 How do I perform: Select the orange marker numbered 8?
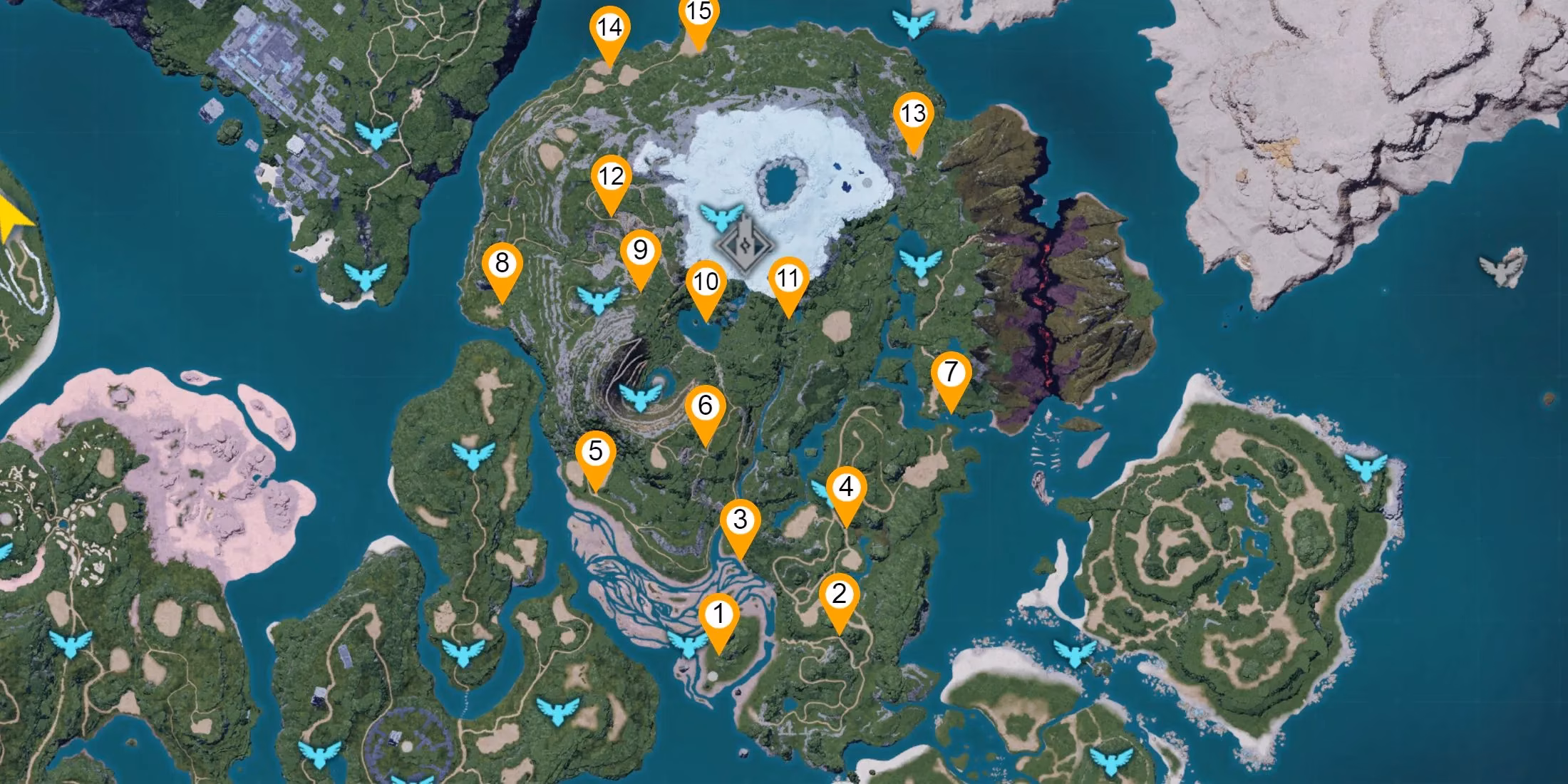pyautogui.click(x=502, y=264)
